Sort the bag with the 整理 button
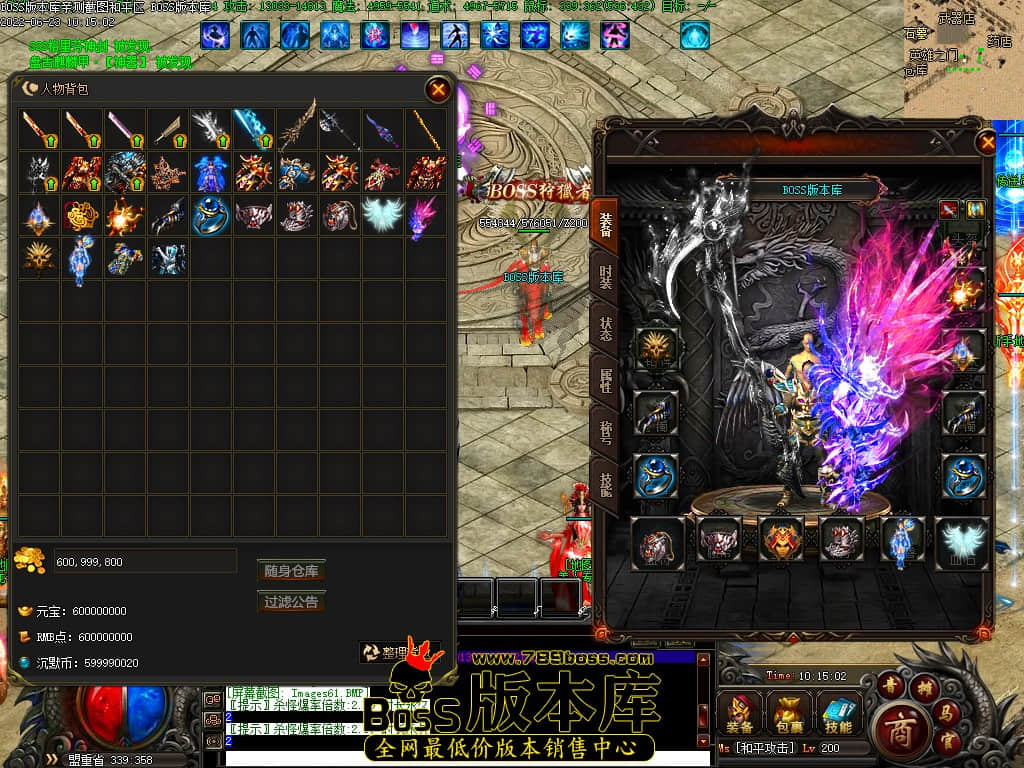The height and width of the screenshot is (768, 1024). tap(398, 652)
